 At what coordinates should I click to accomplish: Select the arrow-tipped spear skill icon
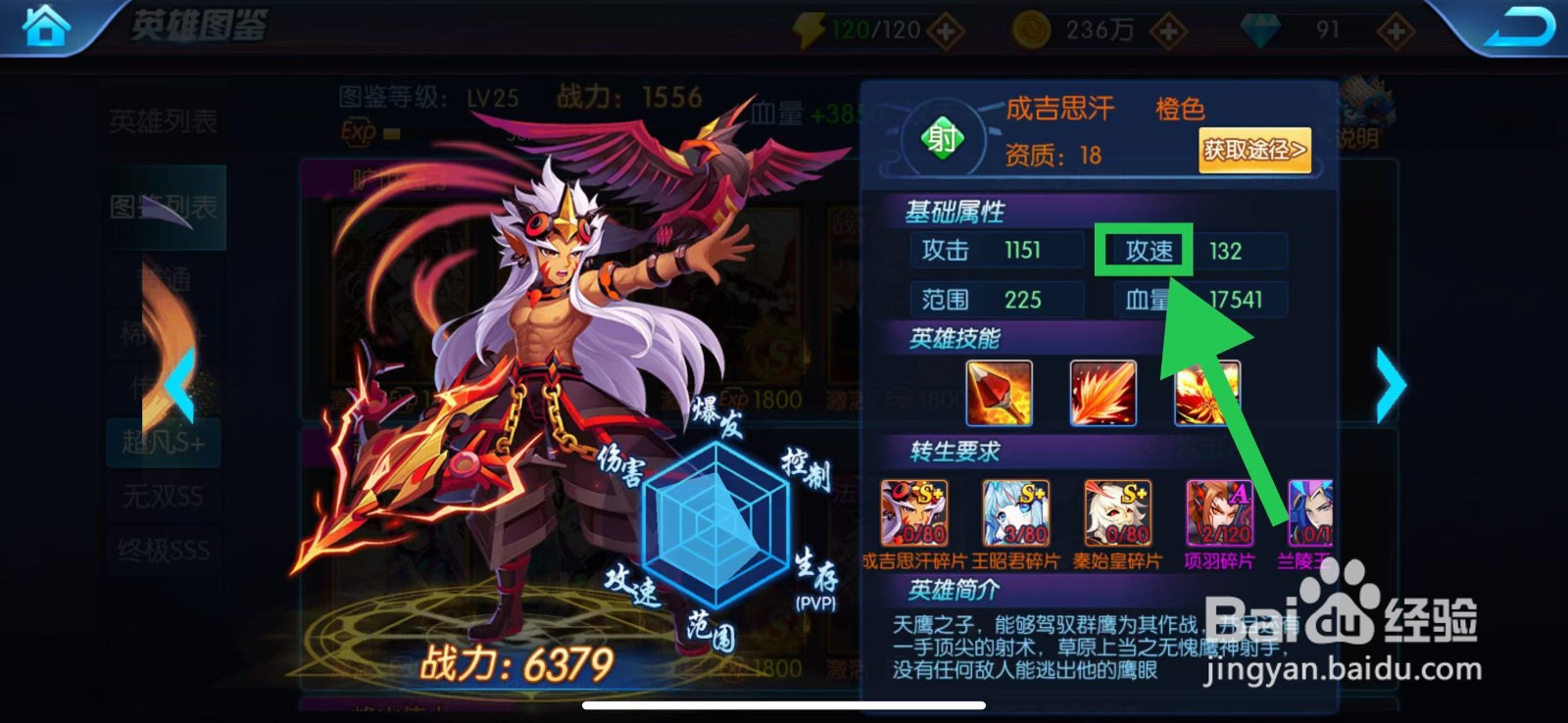(998, 393)
